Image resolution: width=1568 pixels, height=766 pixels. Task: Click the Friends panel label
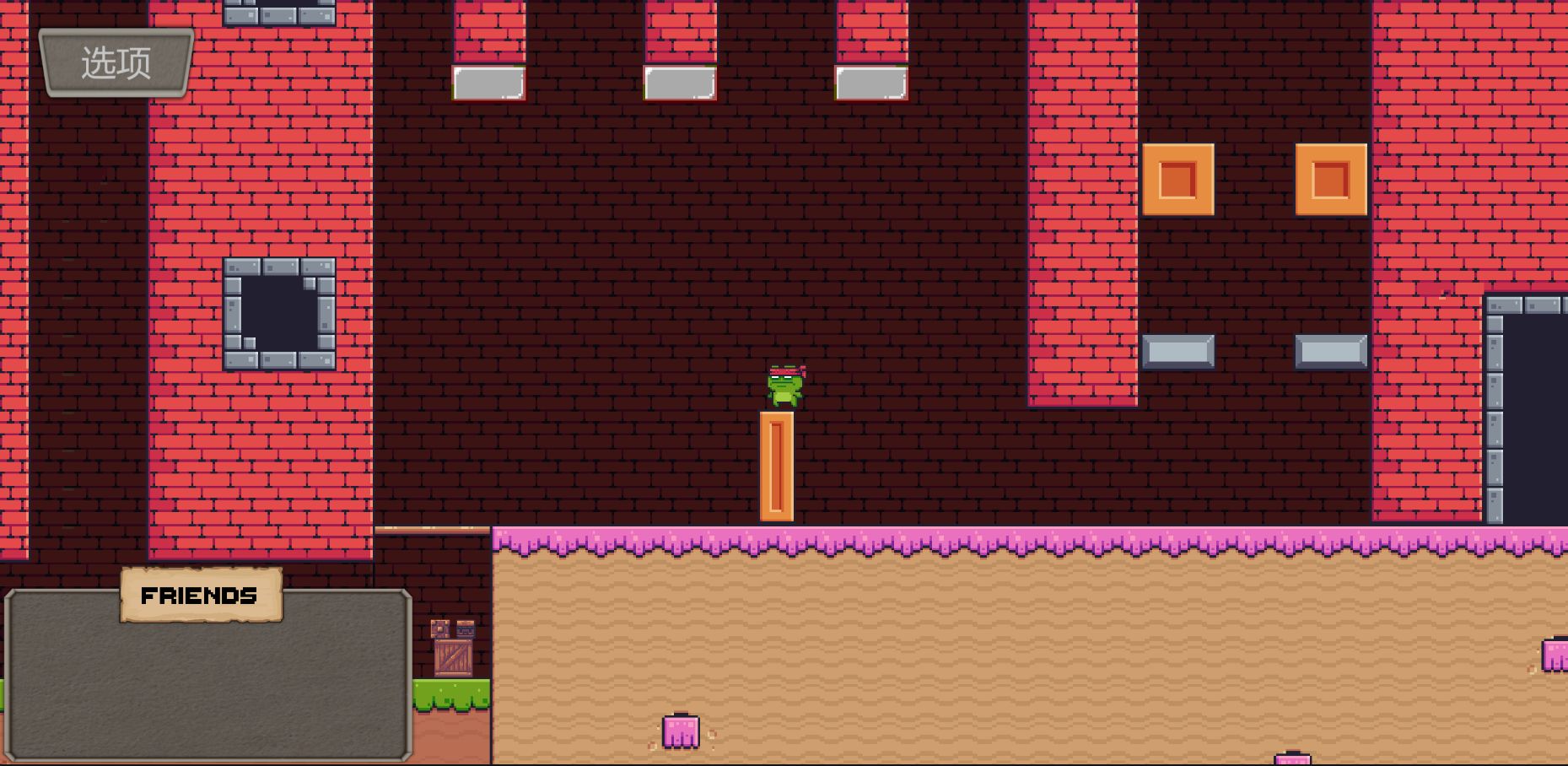click(200, 596)
